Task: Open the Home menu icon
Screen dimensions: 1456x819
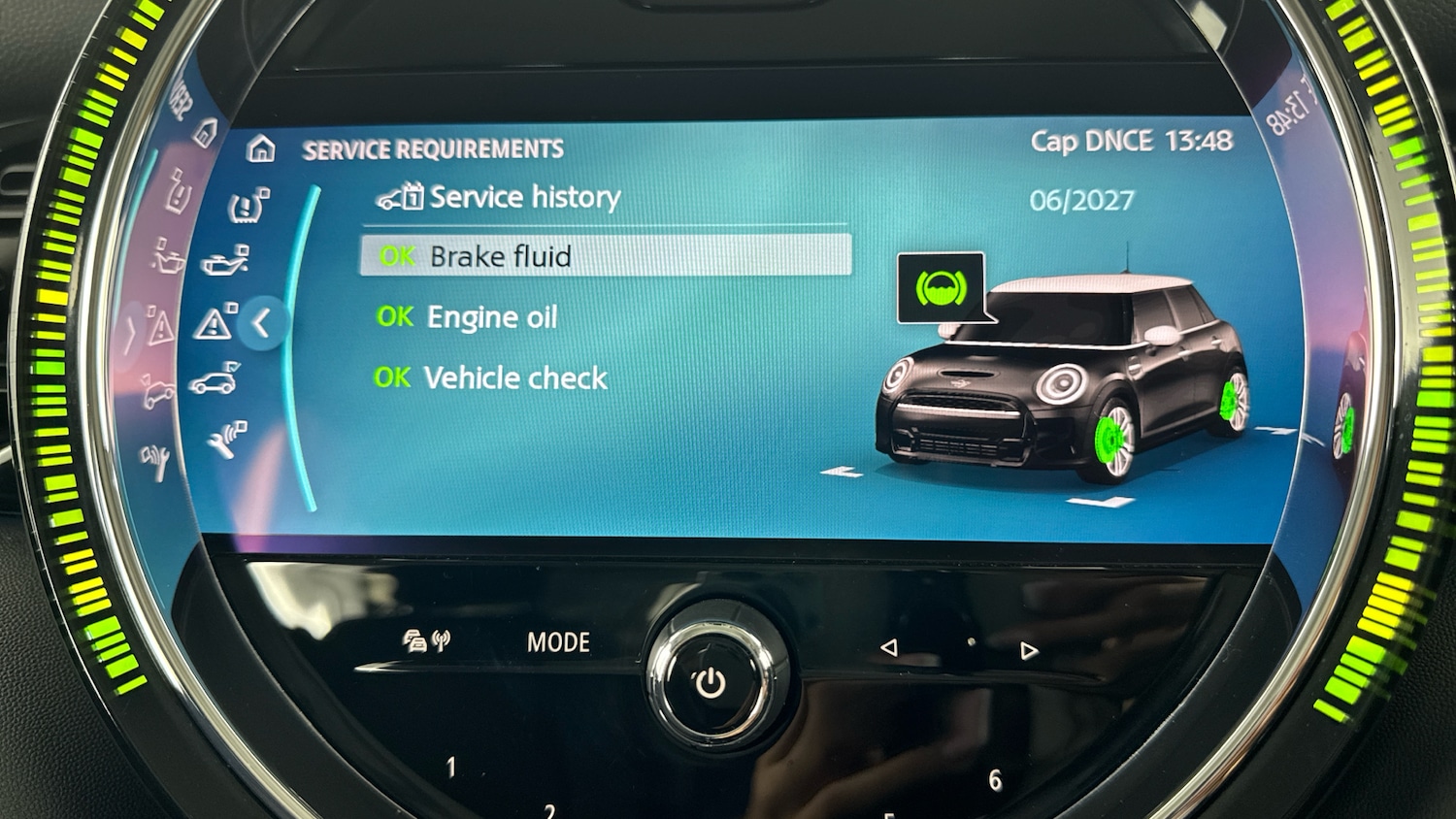Action: click(261, 149)
